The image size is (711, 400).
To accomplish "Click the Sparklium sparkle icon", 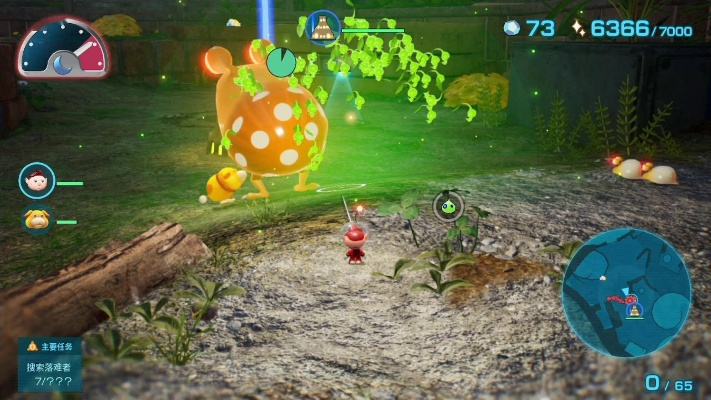I will point(578,29).
